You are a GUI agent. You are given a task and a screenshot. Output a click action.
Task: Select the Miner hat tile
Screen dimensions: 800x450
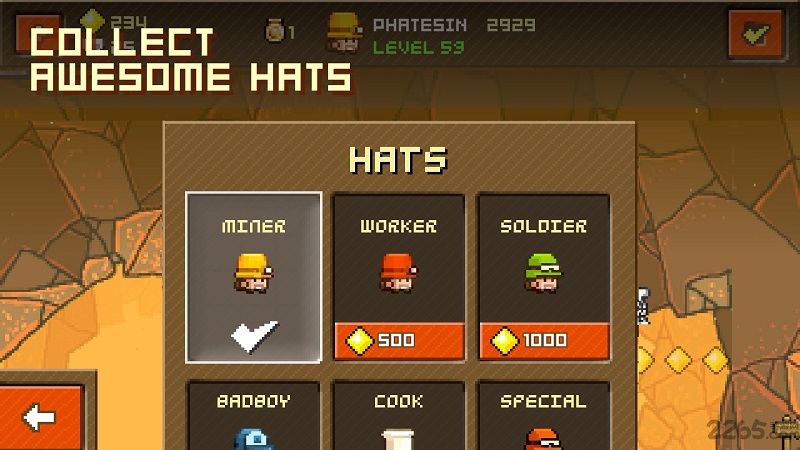pos(254,277)
